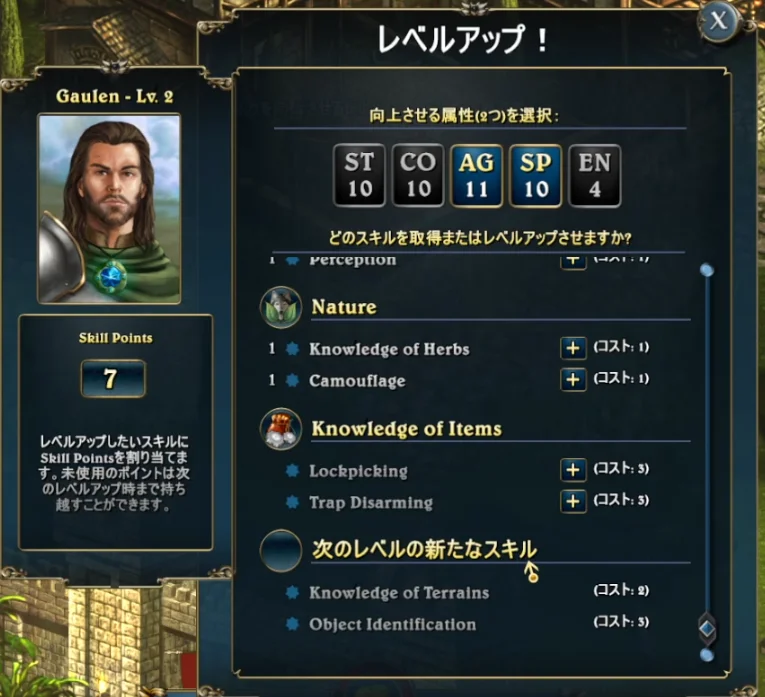The height and width of the screenshot is (697, 765).
Task: Choose the CO attribute box
Action: click(418, 175)
